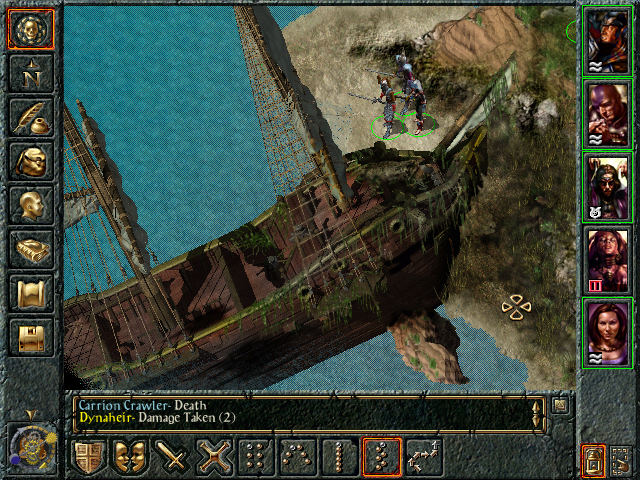Screen dimensions: 640x480
Task: Switch to the single-file line formation
Action: click(x=339, y=457)
